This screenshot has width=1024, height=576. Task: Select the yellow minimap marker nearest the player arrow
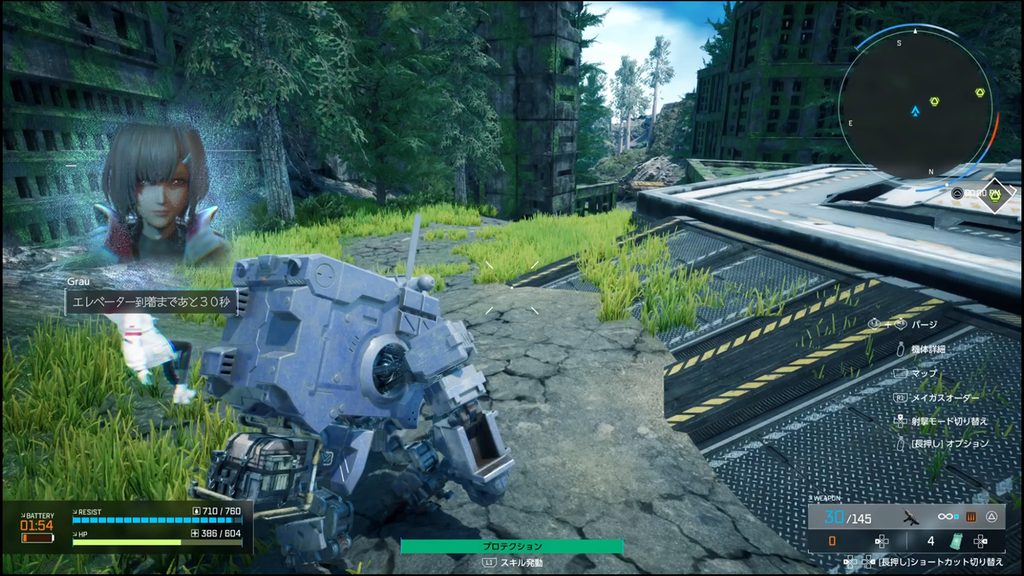(934, 102)
